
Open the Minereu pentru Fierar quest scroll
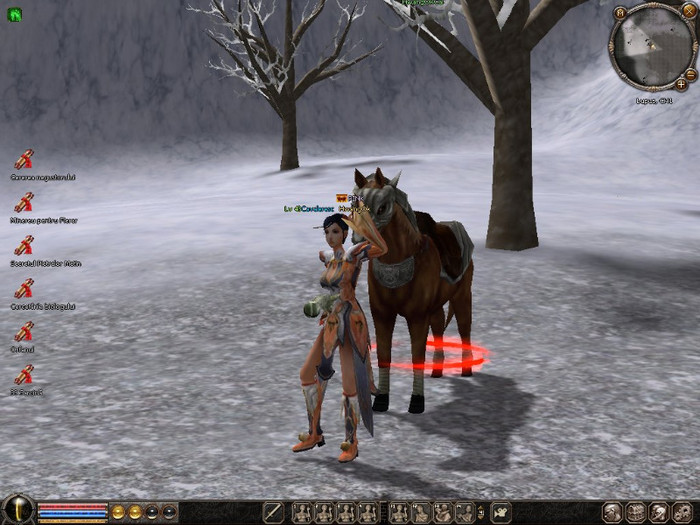click(25, 202)
